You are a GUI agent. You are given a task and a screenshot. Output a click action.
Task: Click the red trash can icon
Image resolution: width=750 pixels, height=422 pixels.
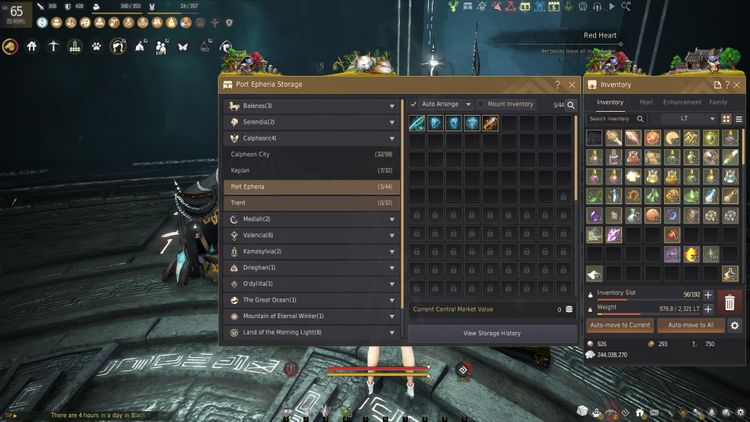(x=730, y=301)
